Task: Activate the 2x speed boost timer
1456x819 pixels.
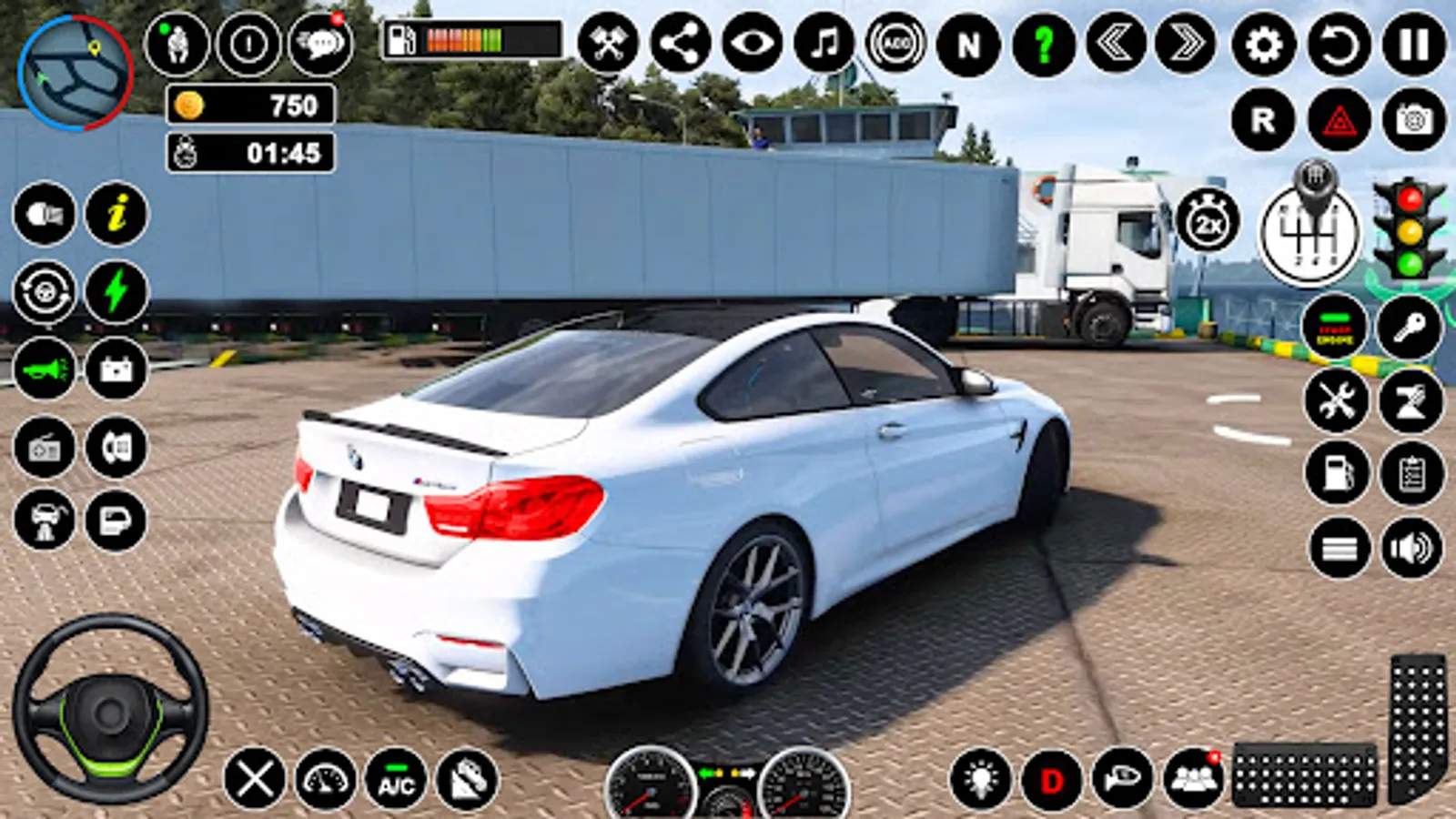Action: coord(1208,221)
